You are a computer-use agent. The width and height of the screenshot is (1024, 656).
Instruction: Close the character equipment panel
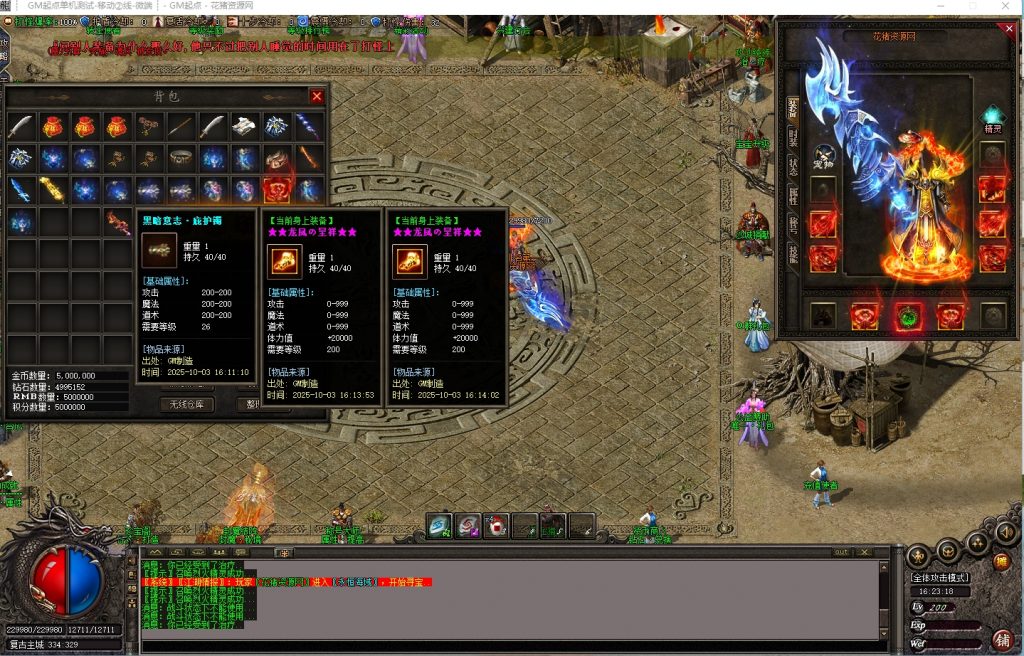(x=1009, y=29)
